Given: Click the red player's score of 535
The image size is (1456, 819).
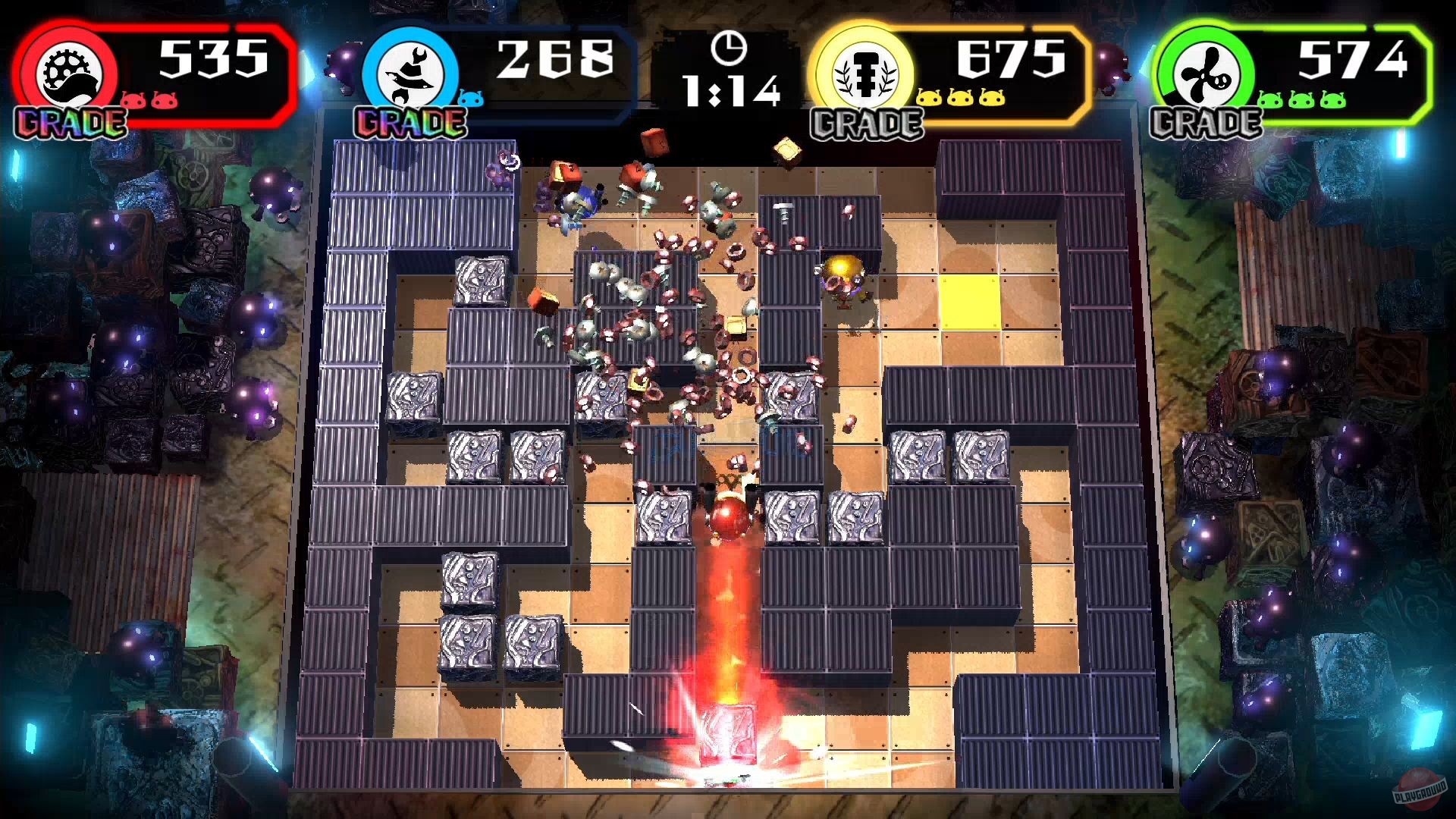Looking at the screenshot, I should point(212,57).
